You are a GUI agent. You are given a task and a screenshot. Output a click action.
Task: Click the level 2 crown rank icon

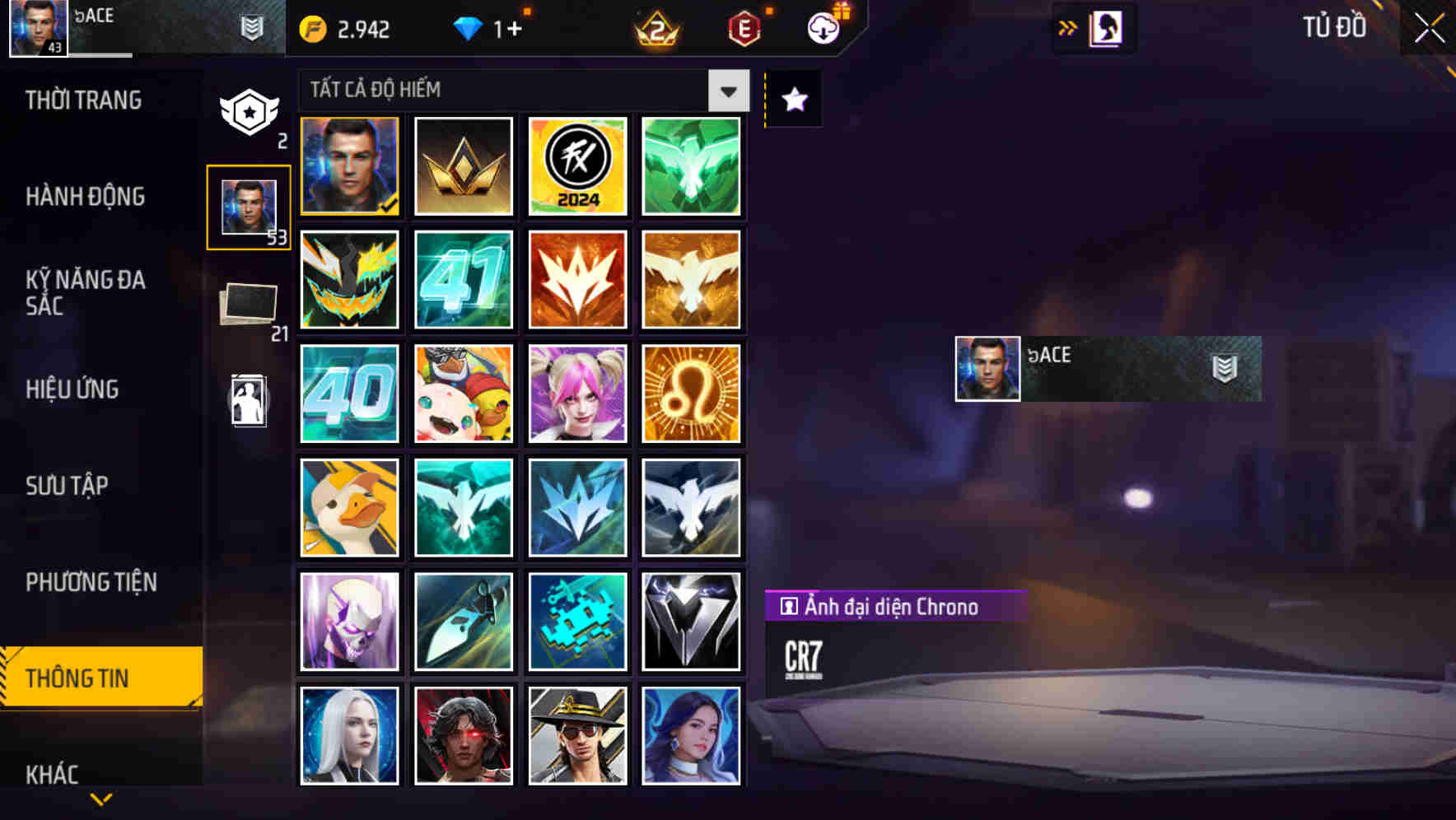tap(655, 27)
